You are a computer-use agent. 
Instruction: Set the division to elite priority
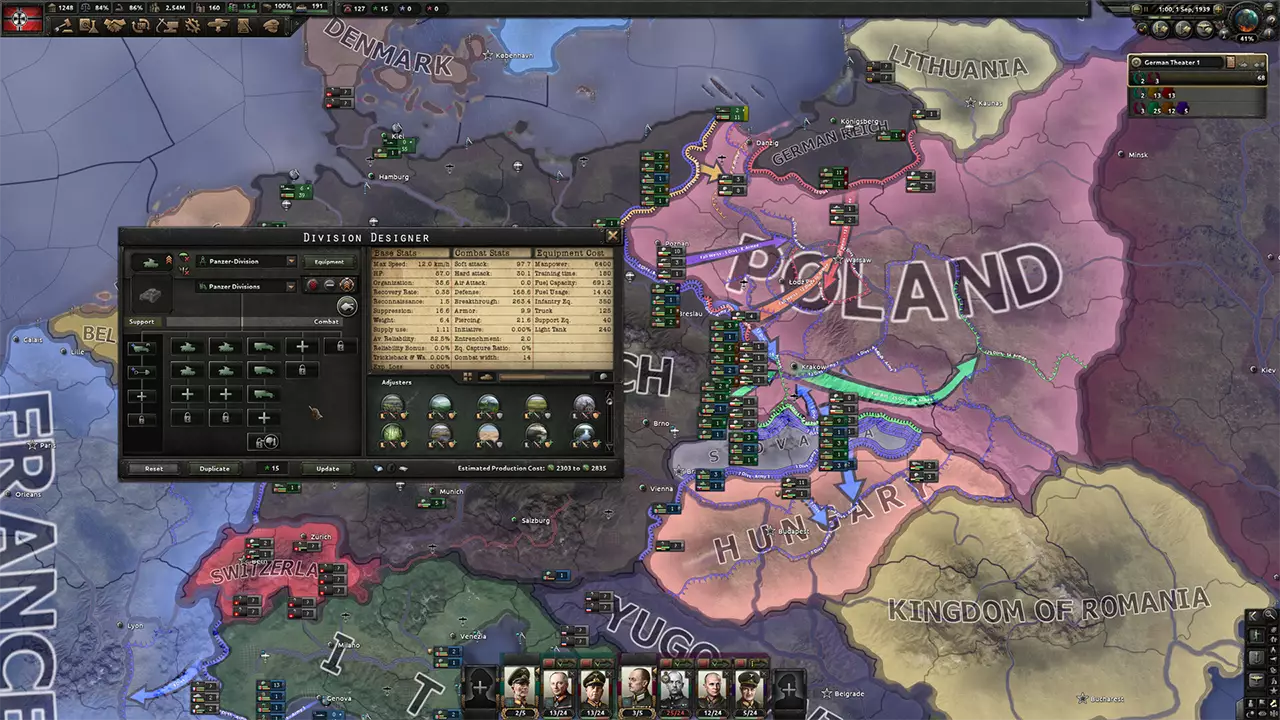tap(346, 286)
